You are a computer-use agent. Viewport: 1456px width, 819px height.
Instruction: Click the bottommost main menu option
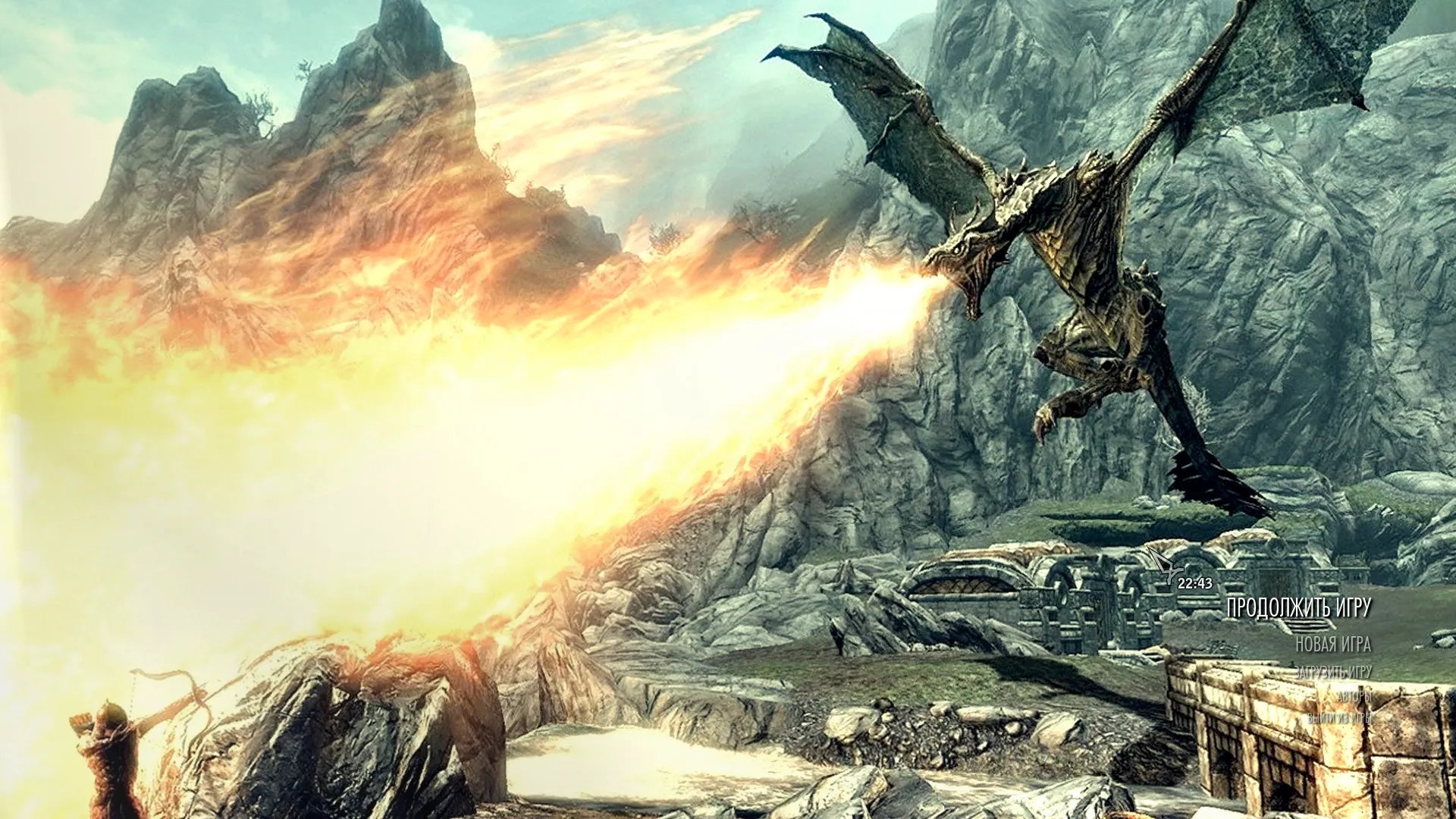click(x=1340, y=719)
